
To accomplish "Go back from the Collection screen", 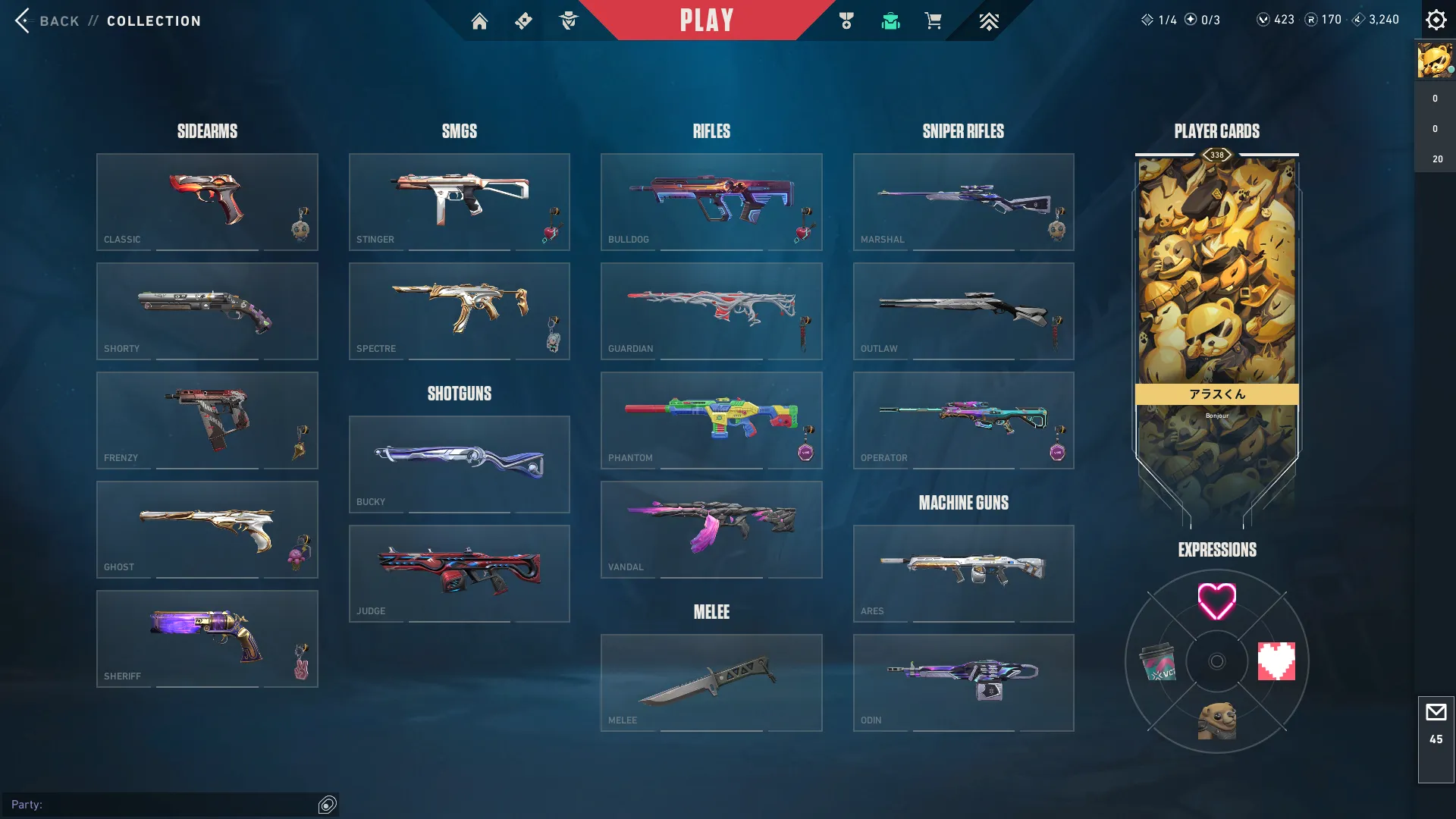I will click(24, 20).
